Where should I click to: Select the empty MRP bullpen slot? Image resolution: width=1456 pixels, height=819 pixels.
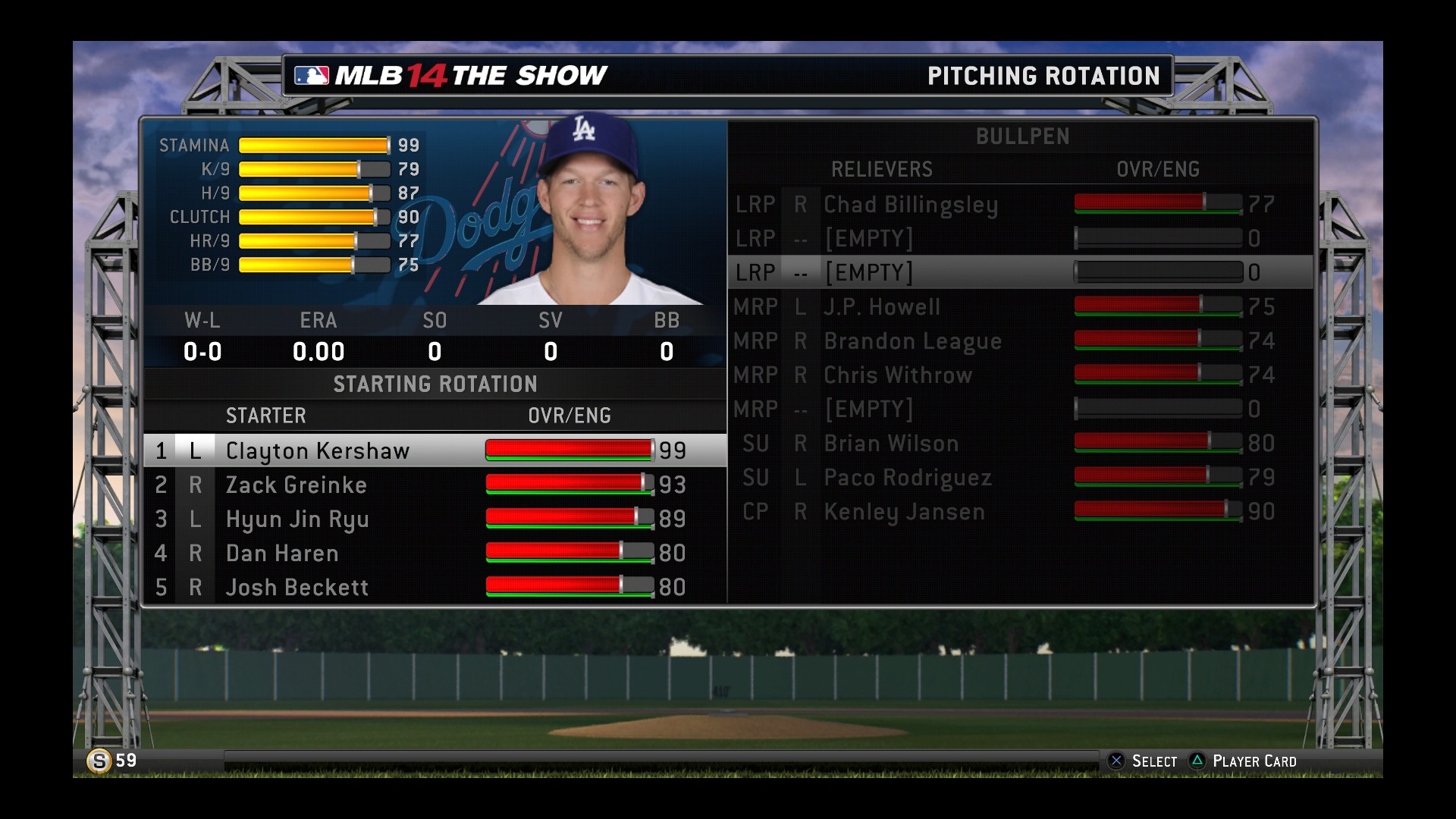869,409
